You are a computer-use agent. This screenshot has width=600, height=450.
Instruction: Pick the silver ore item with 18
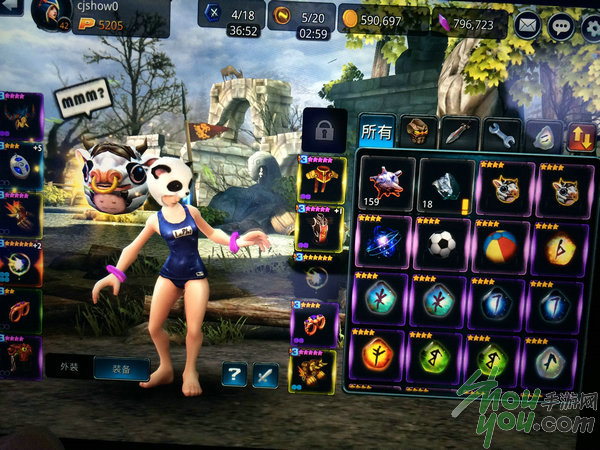pos(445,185)
